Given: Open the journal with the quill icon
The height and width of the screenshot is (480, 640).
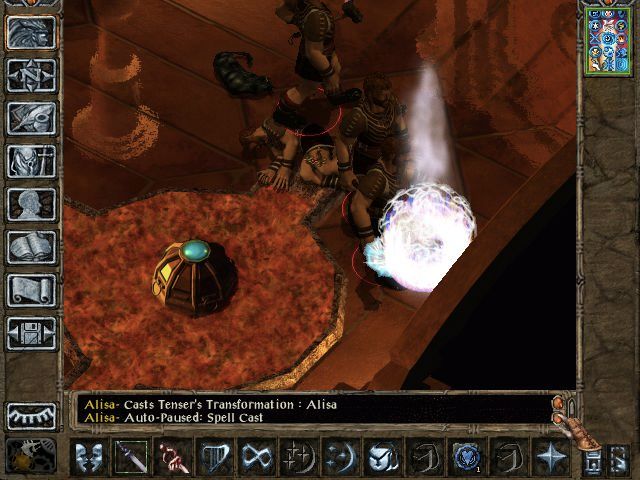Looking at the screenshot, I should click(x=31, y=117).
